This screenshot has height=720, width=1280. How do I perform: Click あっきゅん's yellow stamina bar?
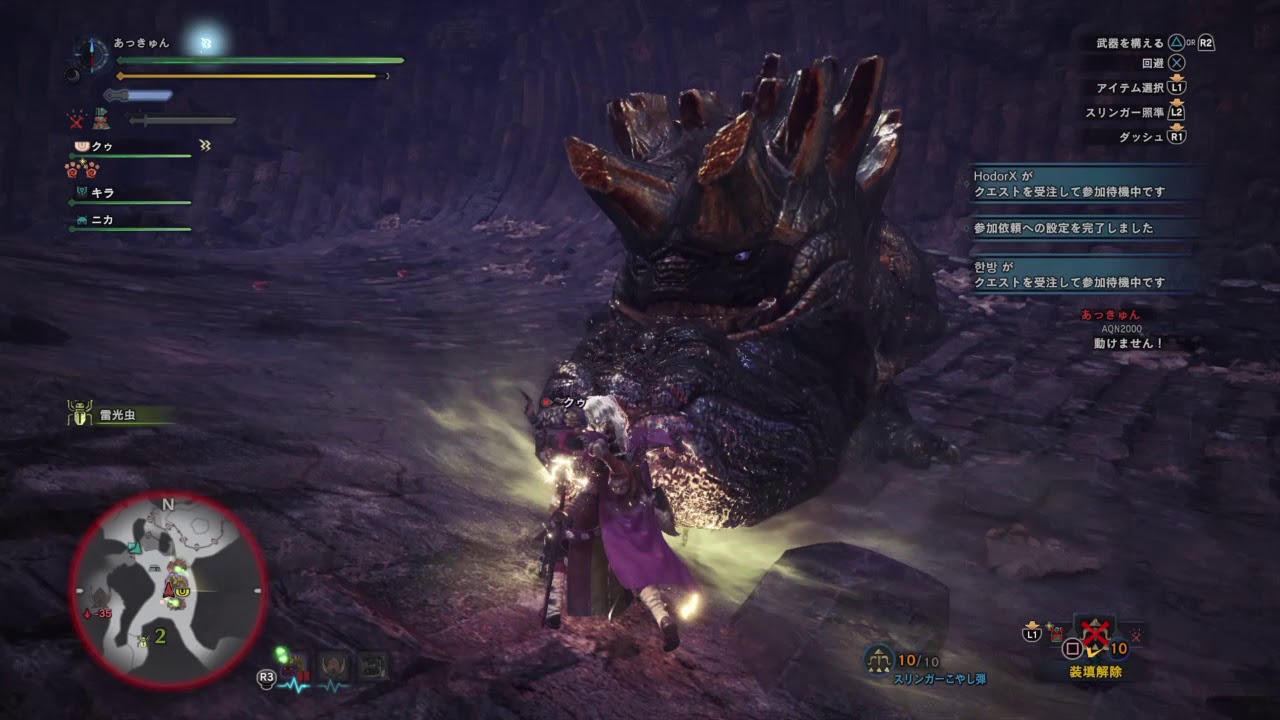coord(250,75)
